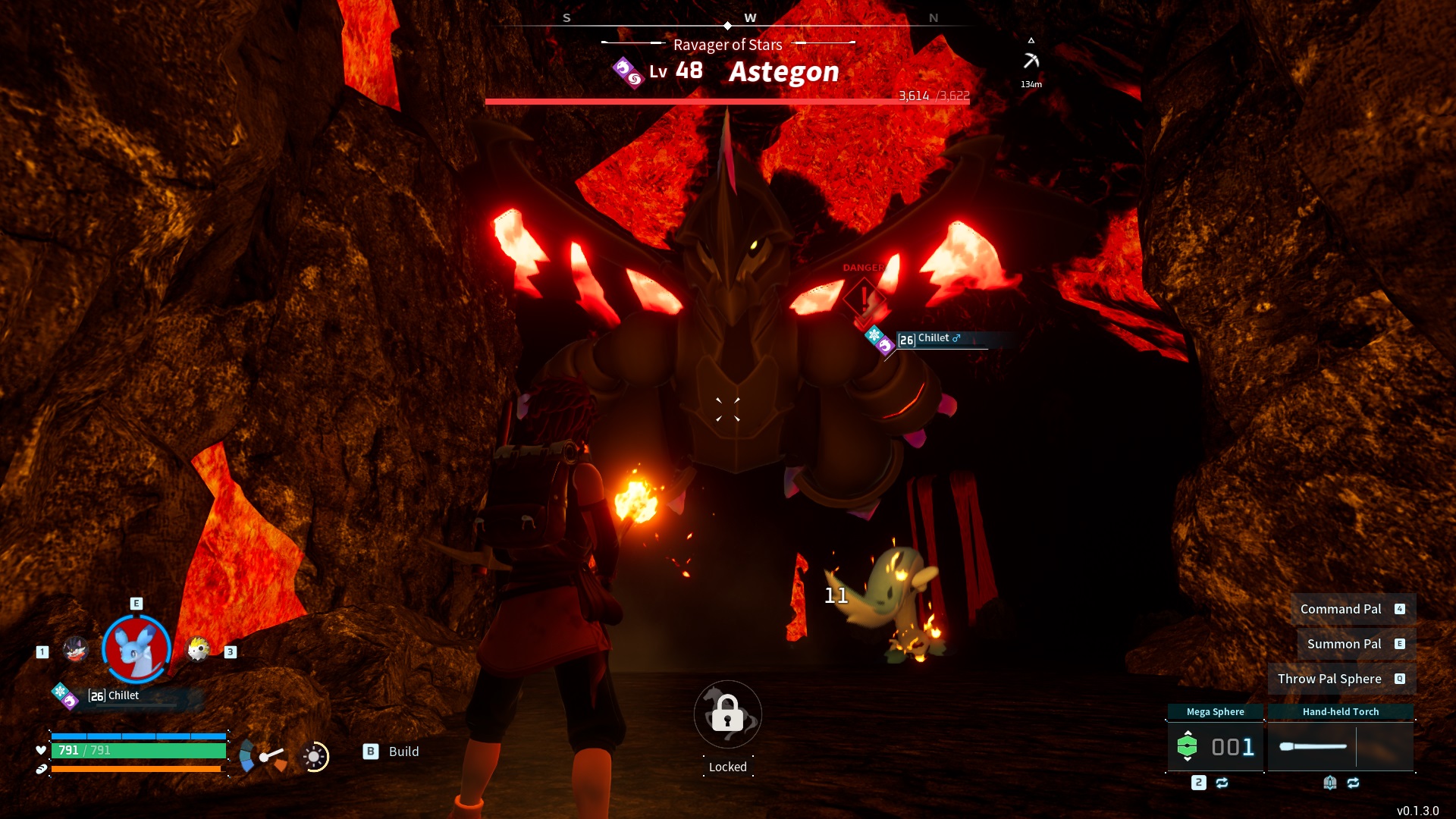Image resolution: width=1456 pixels, height=819 pixels.
Task: Click the Summon Pal action
Action: pyautogui.click(x=1345, y=644)
